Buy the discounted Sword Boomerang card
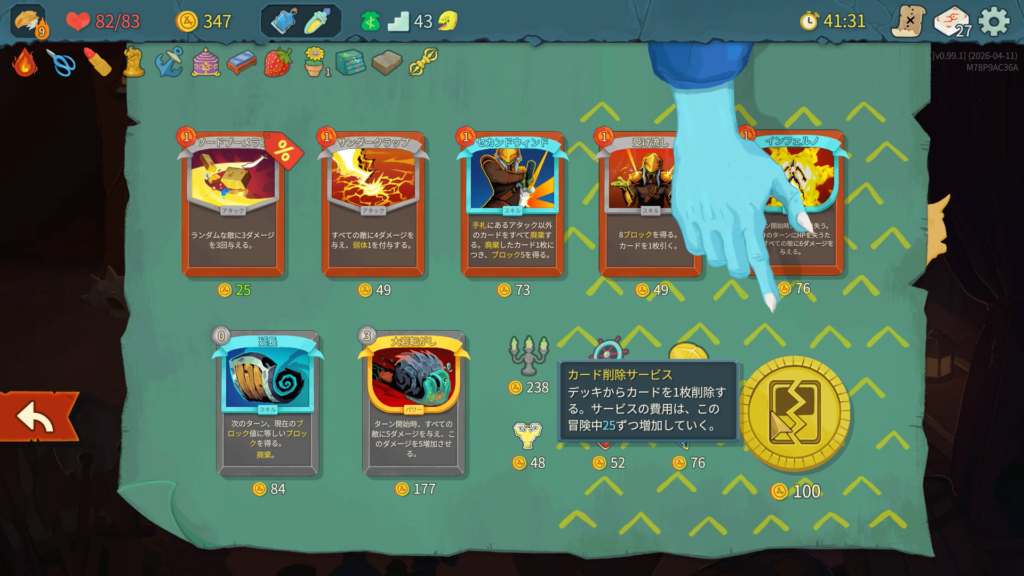This screenshot has height=576, width=1024. click(233, 205)
